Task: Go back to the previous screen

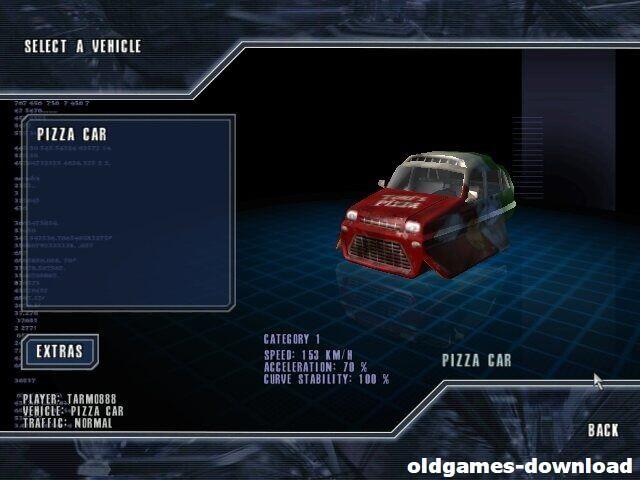Action: pyautogui.click(x=603, y=430)
